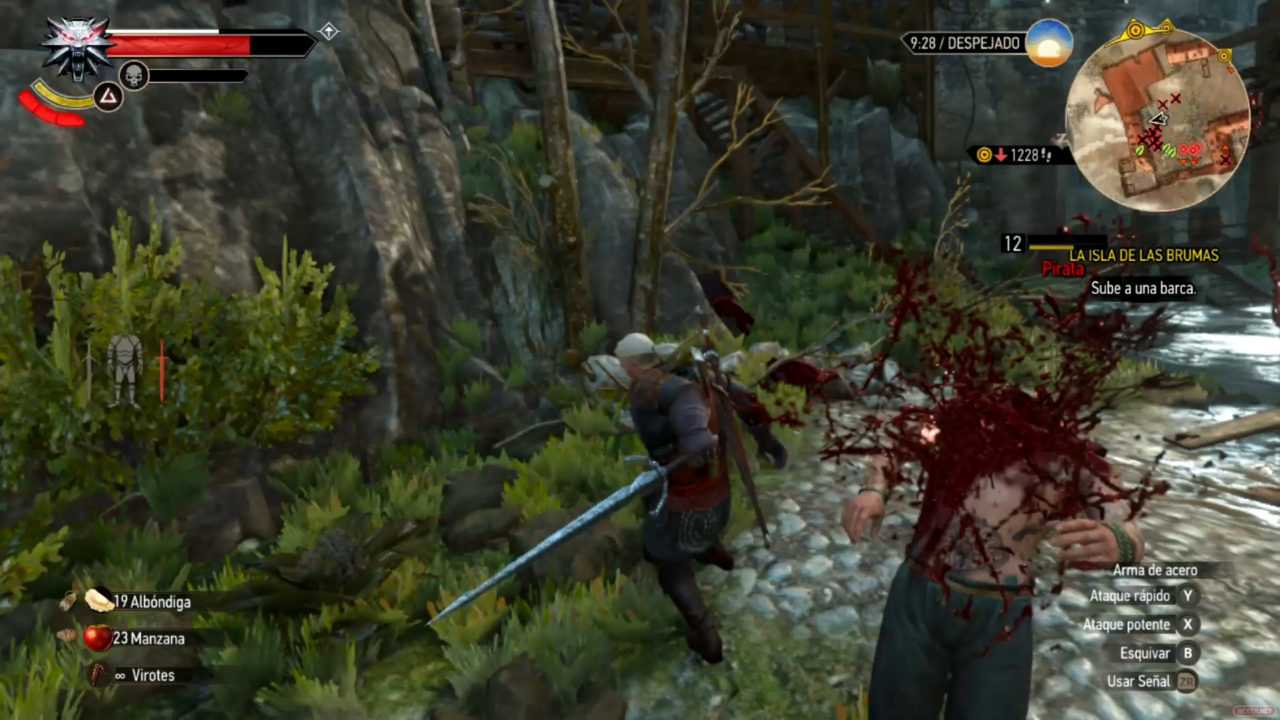This screenshot has width=1280, height=720.
Task: Click the sun weather icon
Action: tap(1049, 43)
